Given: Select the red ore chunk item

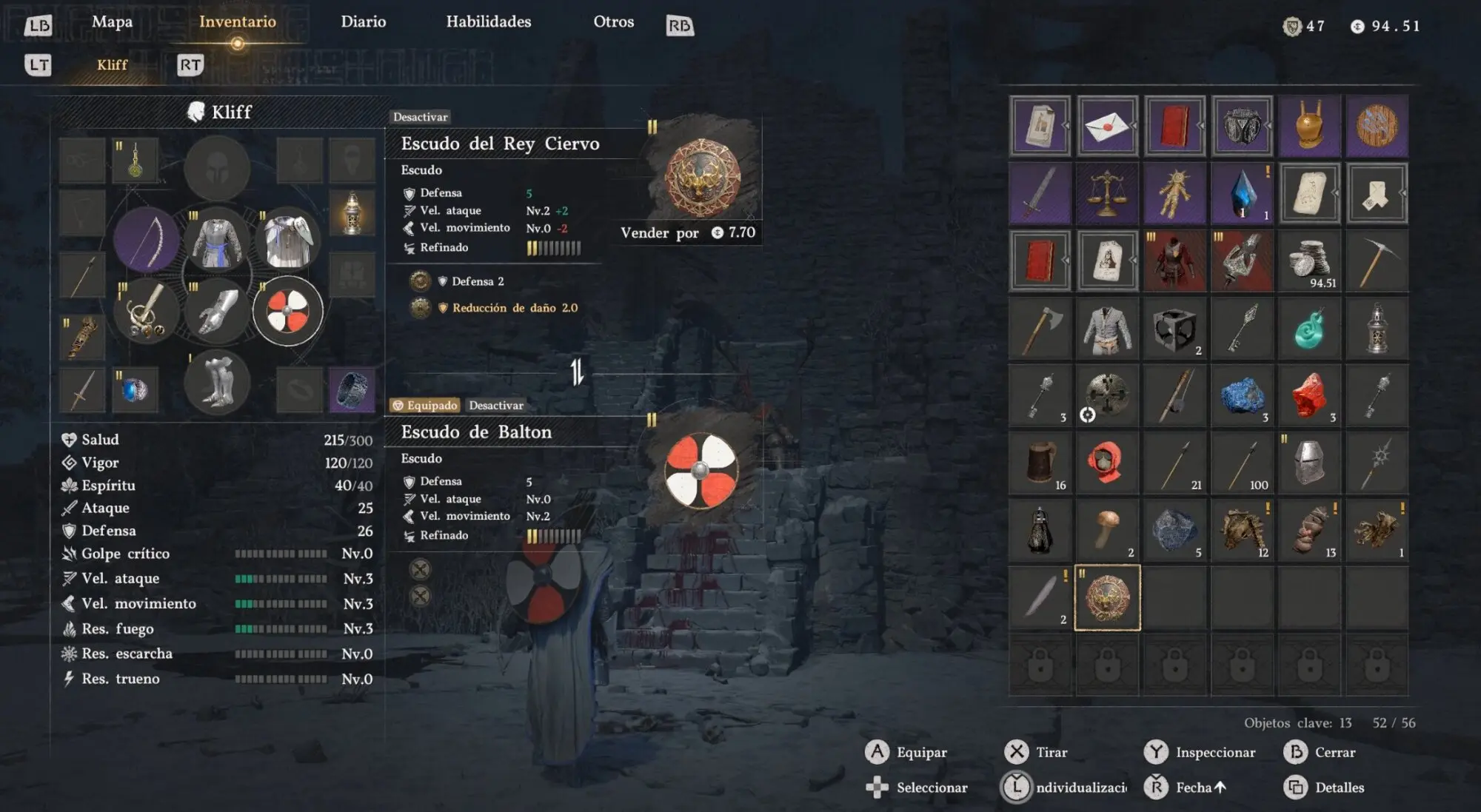Looking at the screenshot, I should pyautogui.click(x=1309, y=396).
